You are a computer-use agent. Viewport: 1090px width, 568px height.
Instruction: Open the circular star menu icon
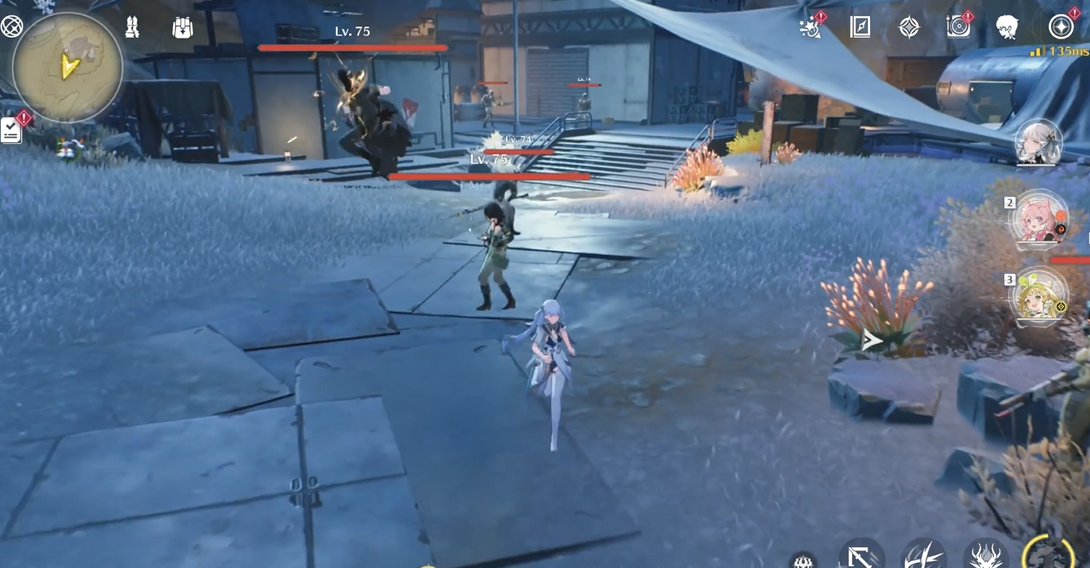[1060, 27]
